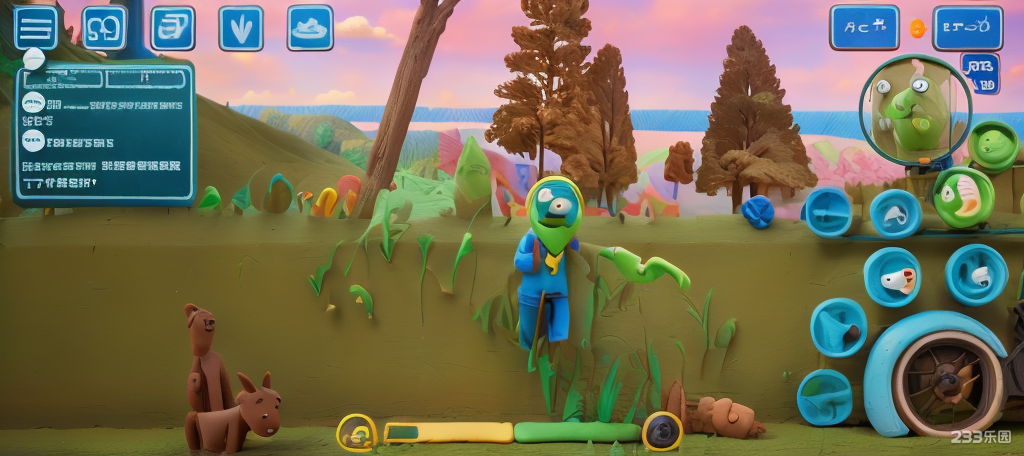Open the top-bar stacked cards icon
Screen dimensions: 1024x456
[172, 27]
